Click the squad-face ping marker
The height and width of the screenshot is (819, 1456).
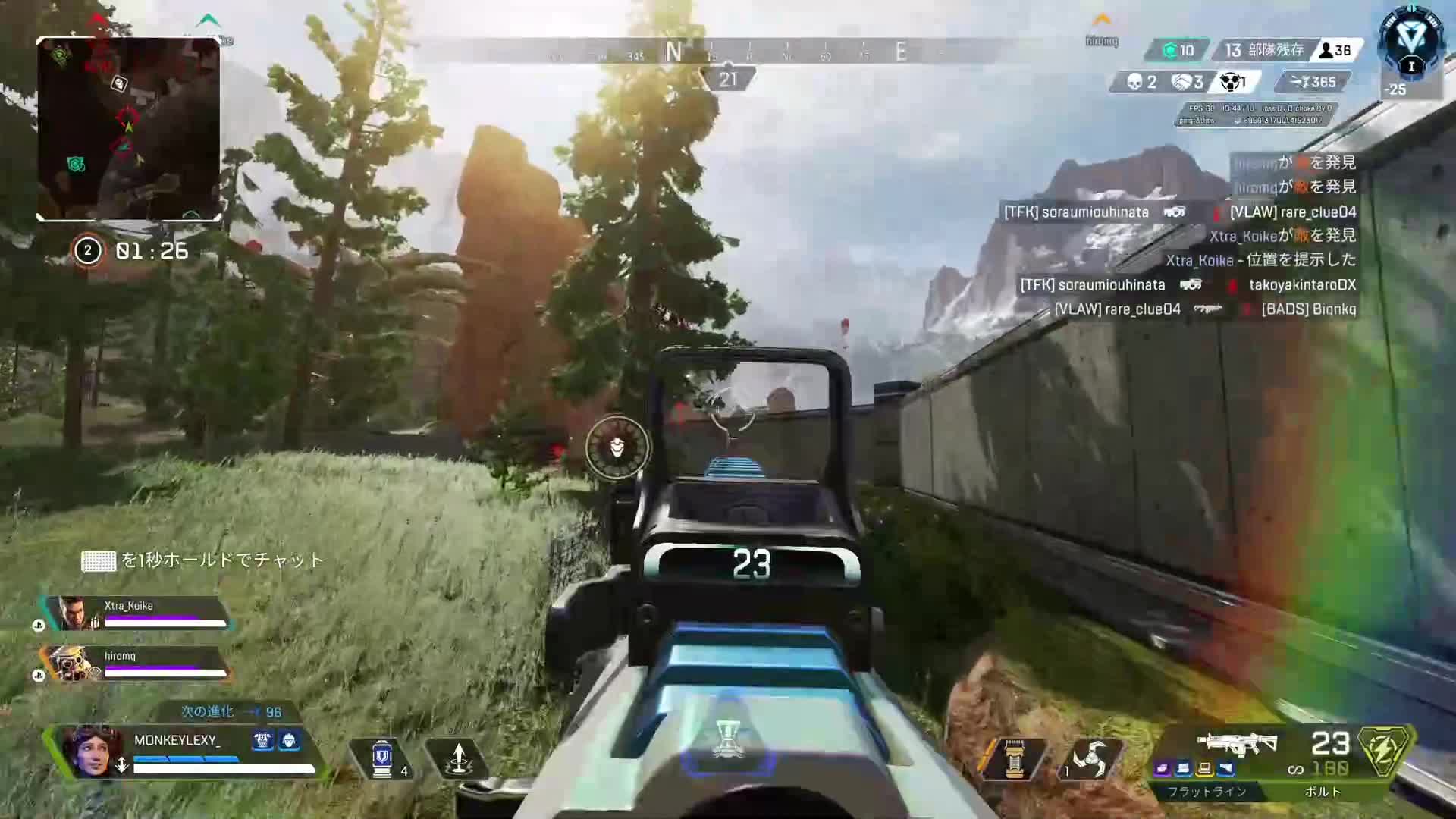[617, 447]
